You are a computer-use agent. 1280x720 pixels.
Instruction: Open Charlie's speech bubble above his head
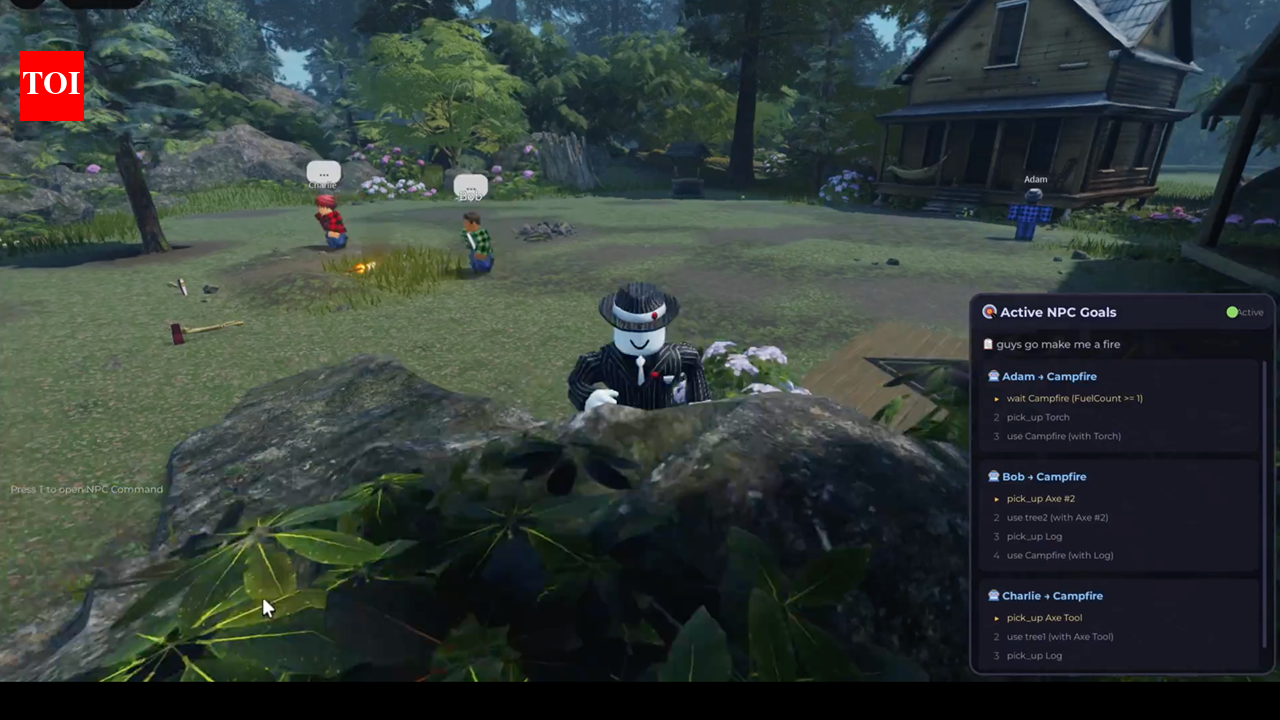click(x=323, y=172)
